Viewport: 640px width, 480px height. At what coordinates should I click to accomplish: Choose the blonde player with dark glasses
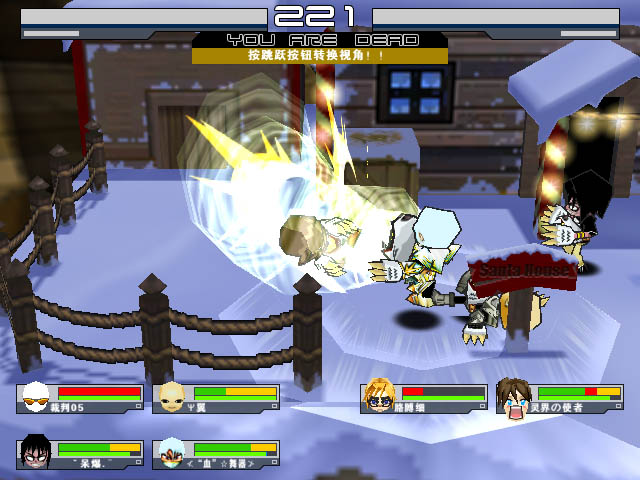point(380,397)
